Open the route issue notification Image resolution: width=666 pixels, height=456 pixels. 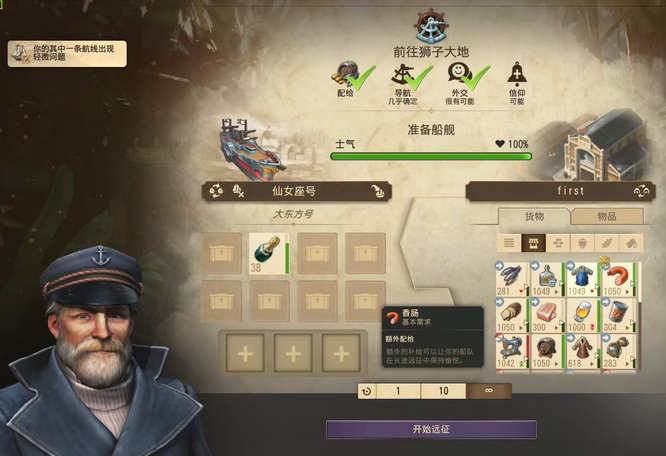coord(67,53)
